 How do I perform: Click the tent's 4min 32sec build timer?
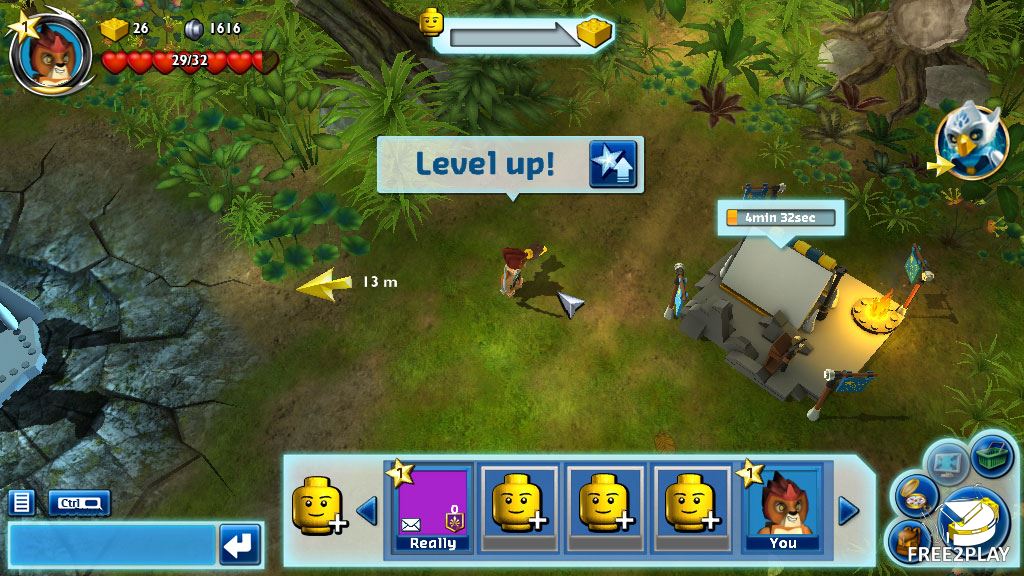tap(779, 217)
